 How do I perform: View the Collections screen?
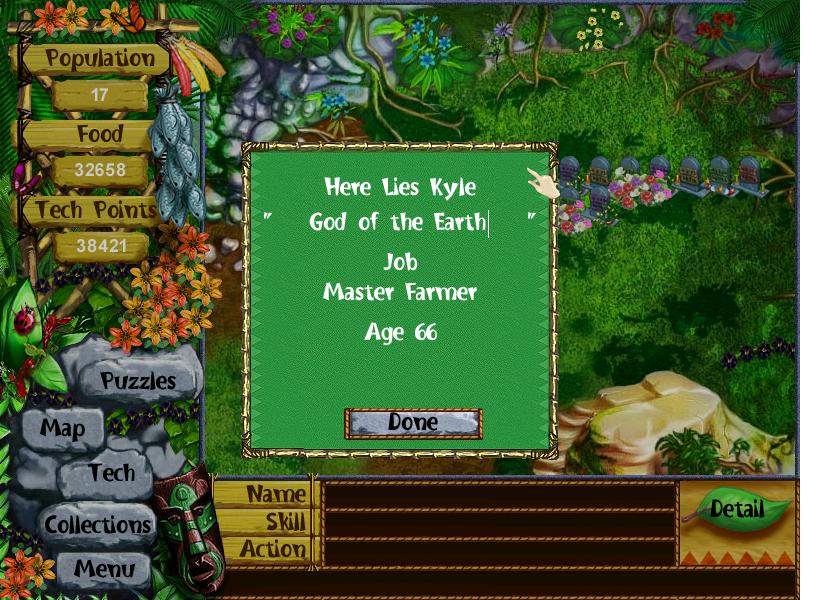click(x=97, y=524)
